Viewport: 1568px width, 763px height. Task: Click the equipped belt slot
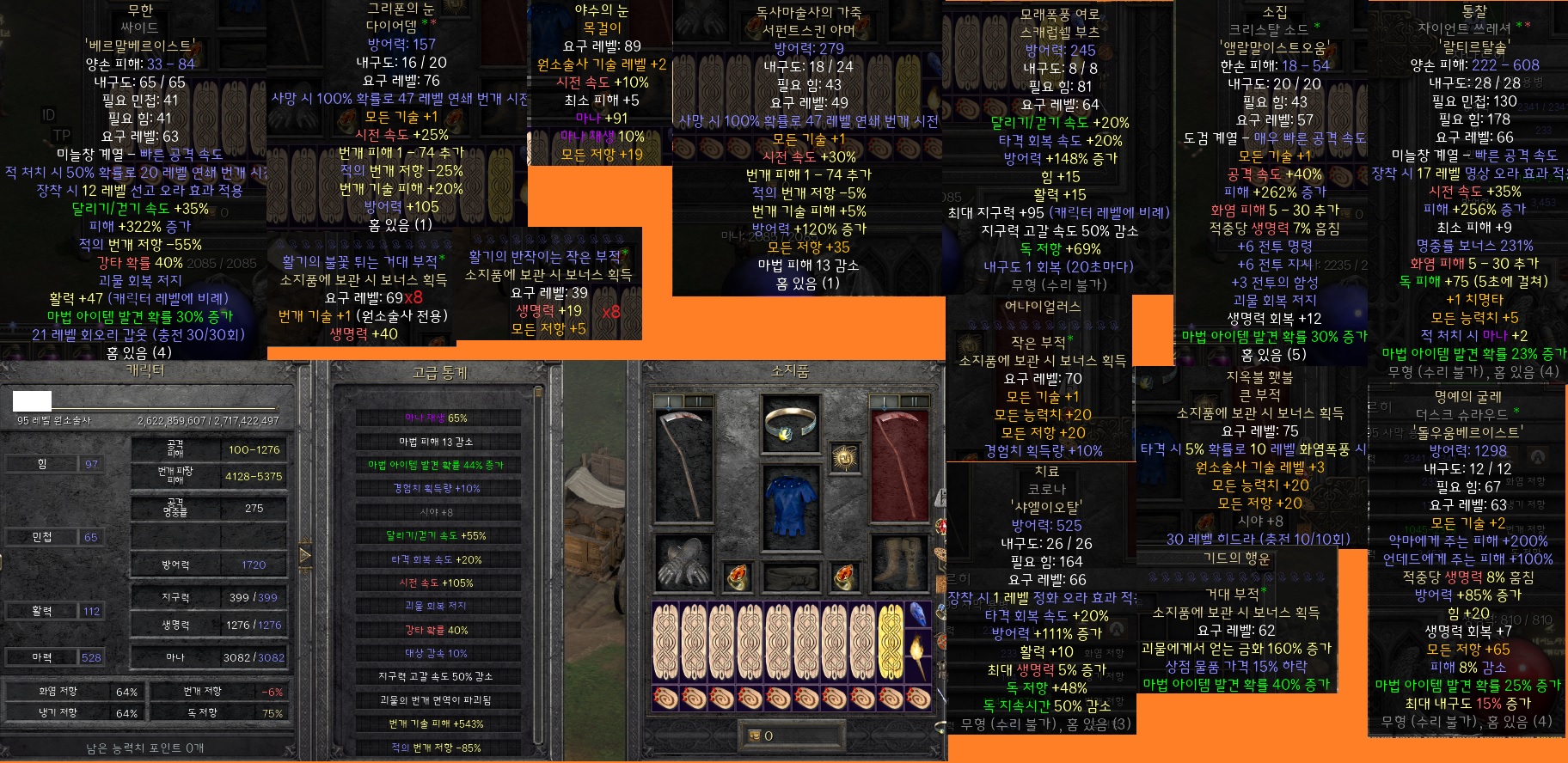point(791,577)
